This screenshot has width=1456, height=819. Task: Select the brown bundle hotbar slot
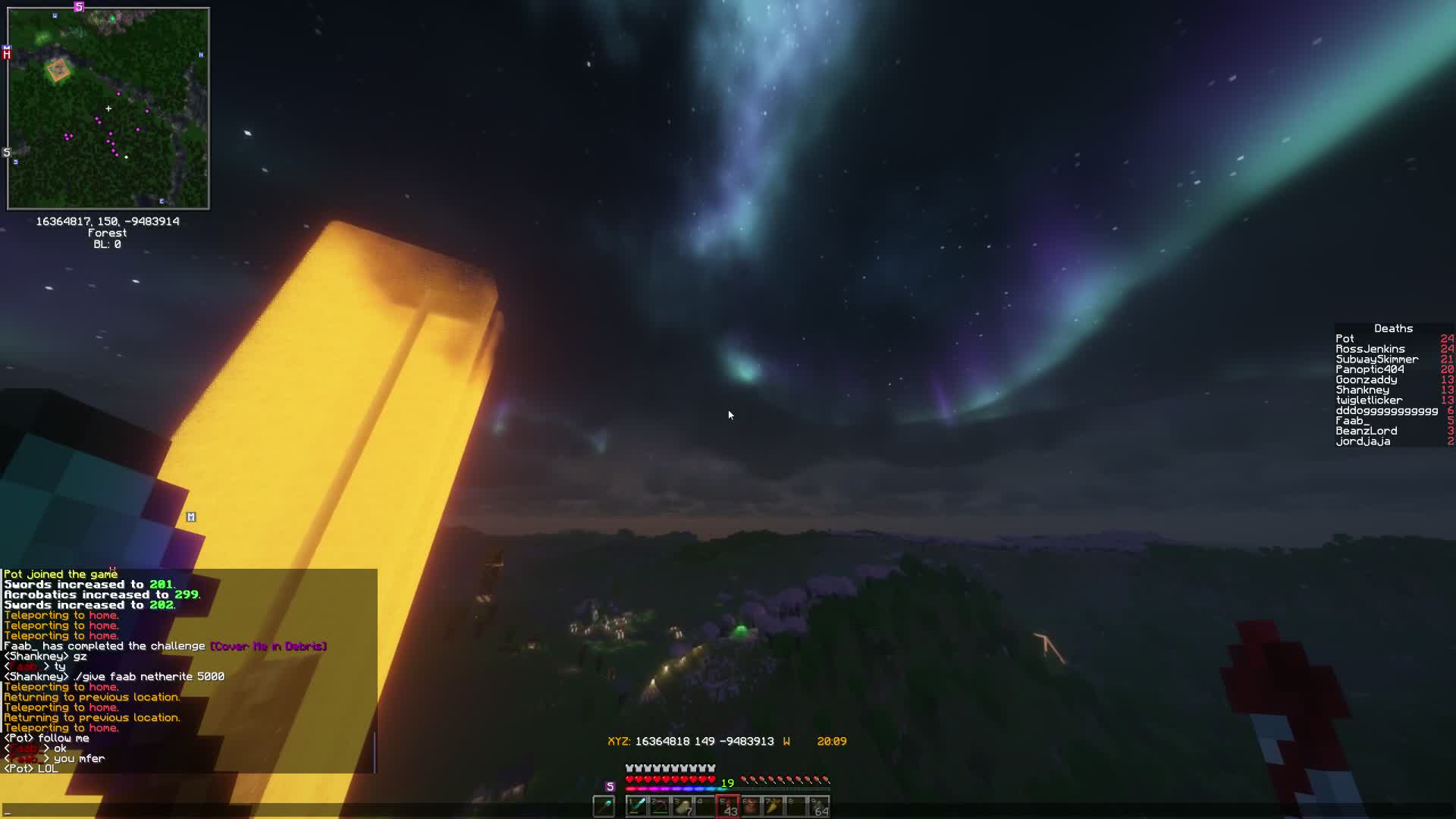(x=751, y=805)
